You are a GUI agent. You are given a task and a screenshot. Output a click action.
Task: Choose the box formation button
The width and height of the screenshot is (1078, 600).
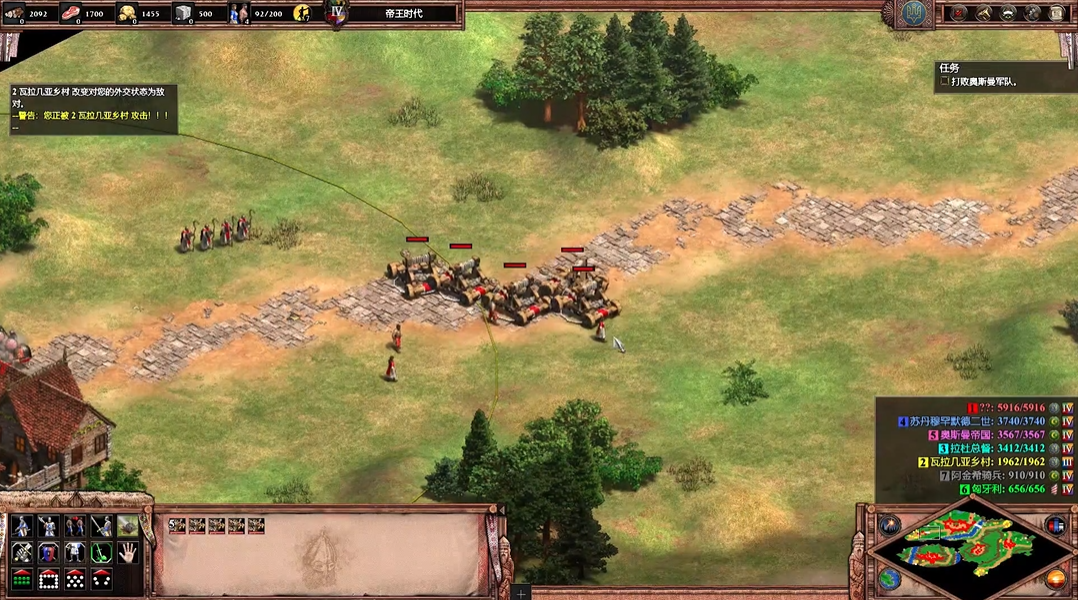pos(47,578)
